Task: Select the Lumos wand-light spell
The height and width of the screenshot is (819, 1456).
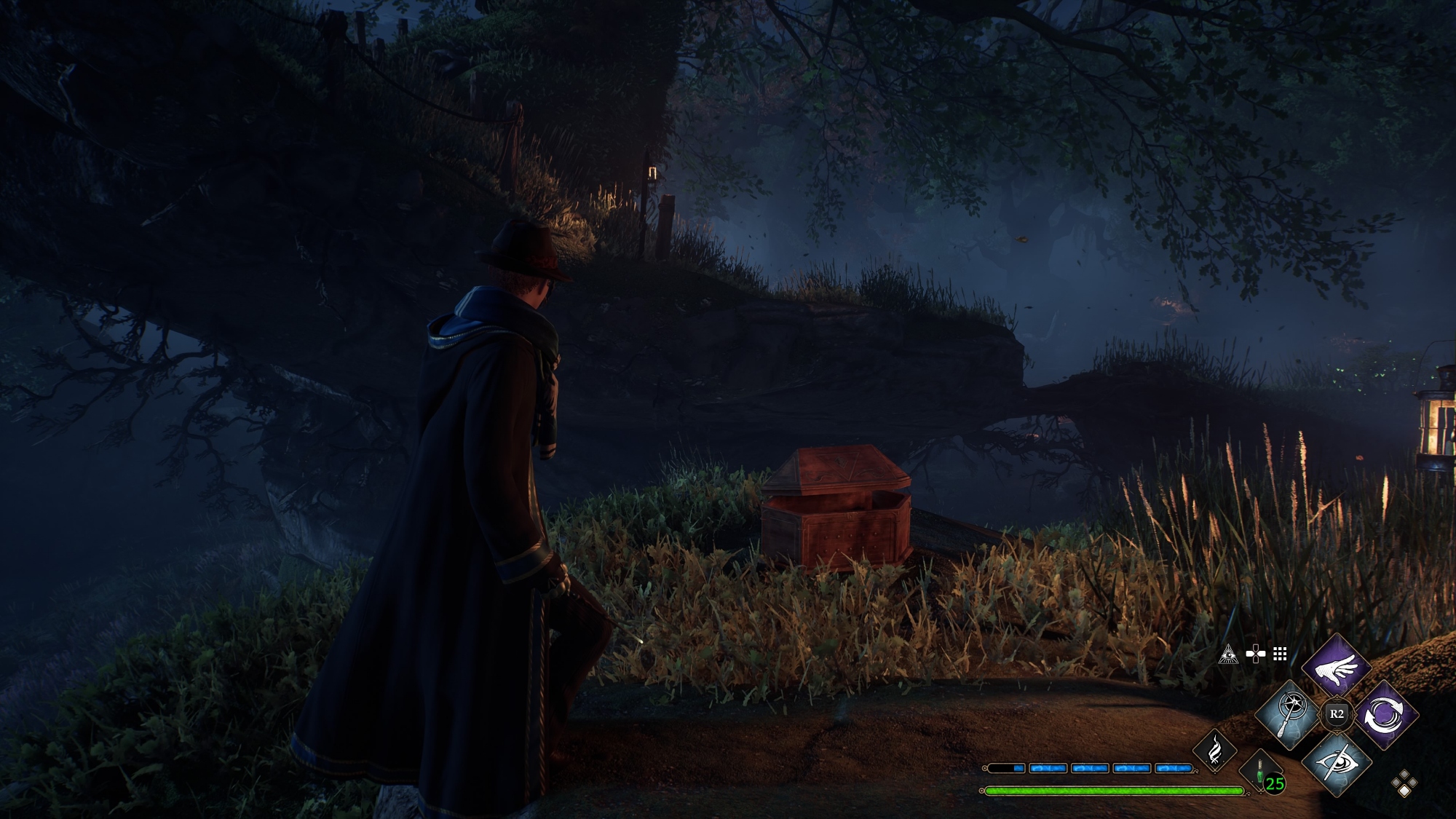Action: (x=1290, y=714)
